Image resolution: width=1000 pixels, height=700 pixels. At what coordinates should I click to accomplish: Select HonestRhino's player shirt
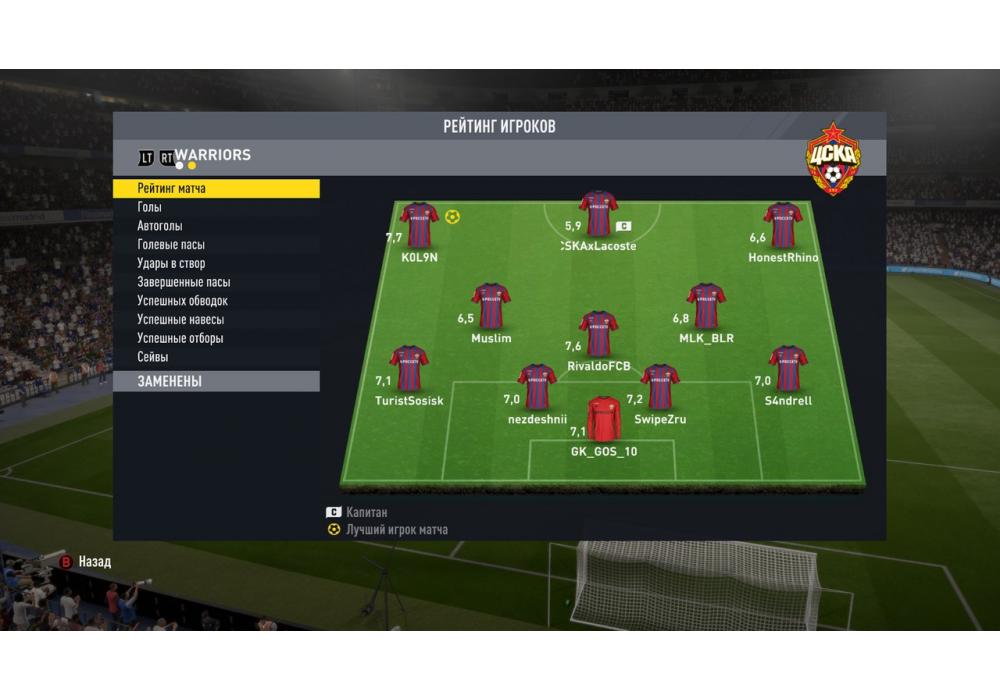[783, 226]
